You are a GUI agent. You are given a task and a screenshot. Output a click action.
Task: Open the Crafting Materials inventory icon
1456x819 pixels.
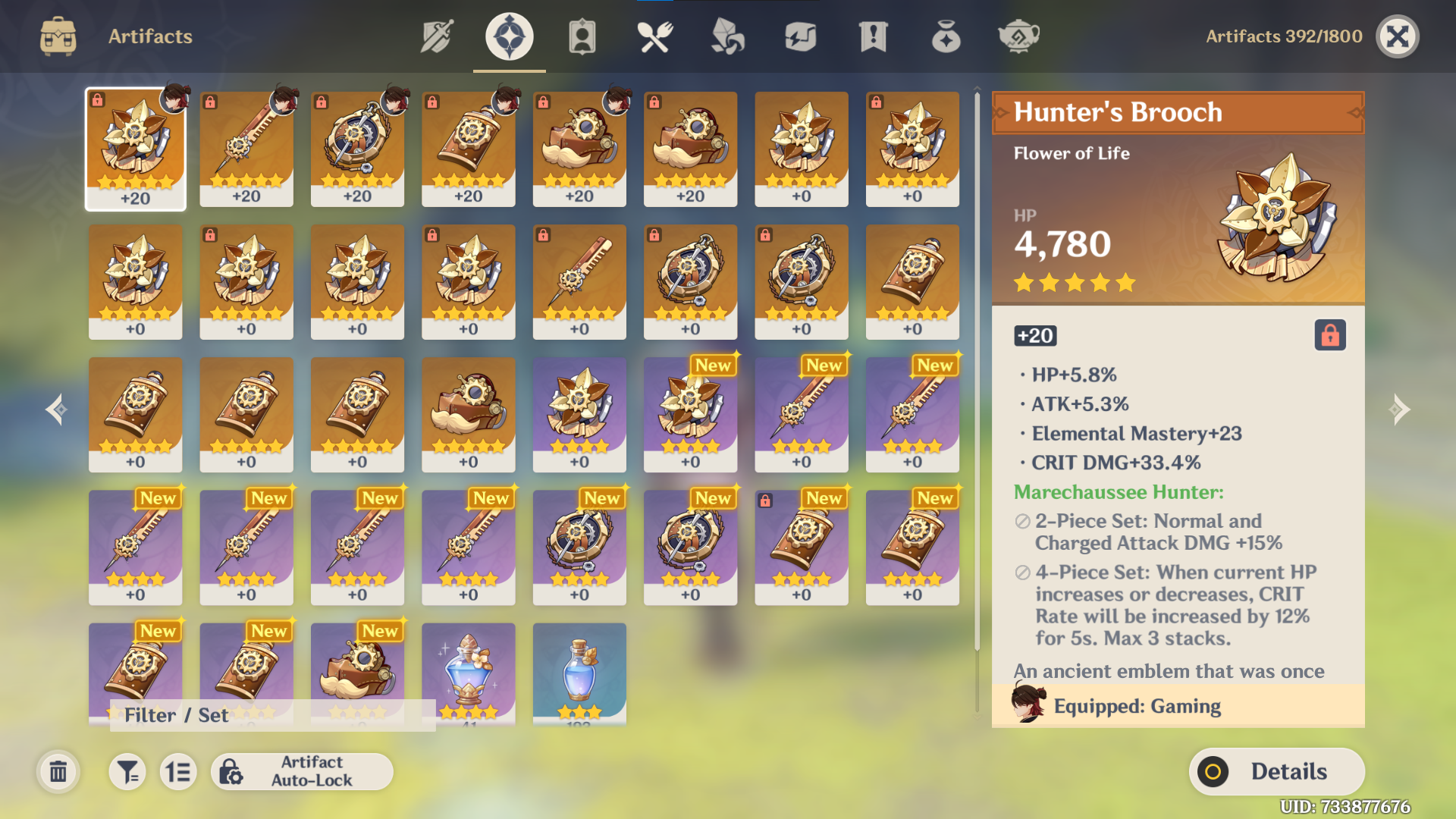tap(726, 36)
